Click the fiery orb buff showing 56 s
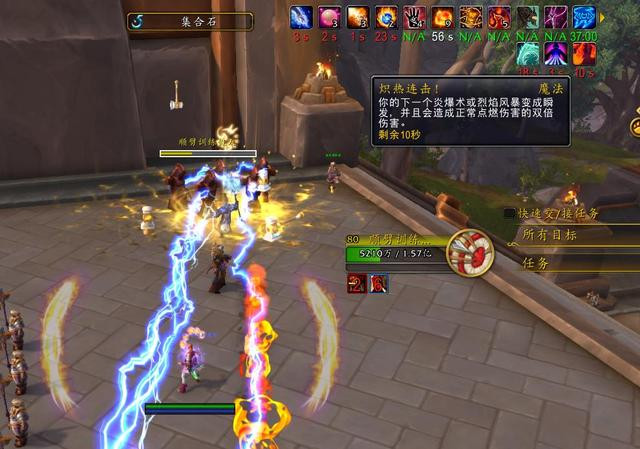This screenshot has width=640, height=449. tap(442, 17)
